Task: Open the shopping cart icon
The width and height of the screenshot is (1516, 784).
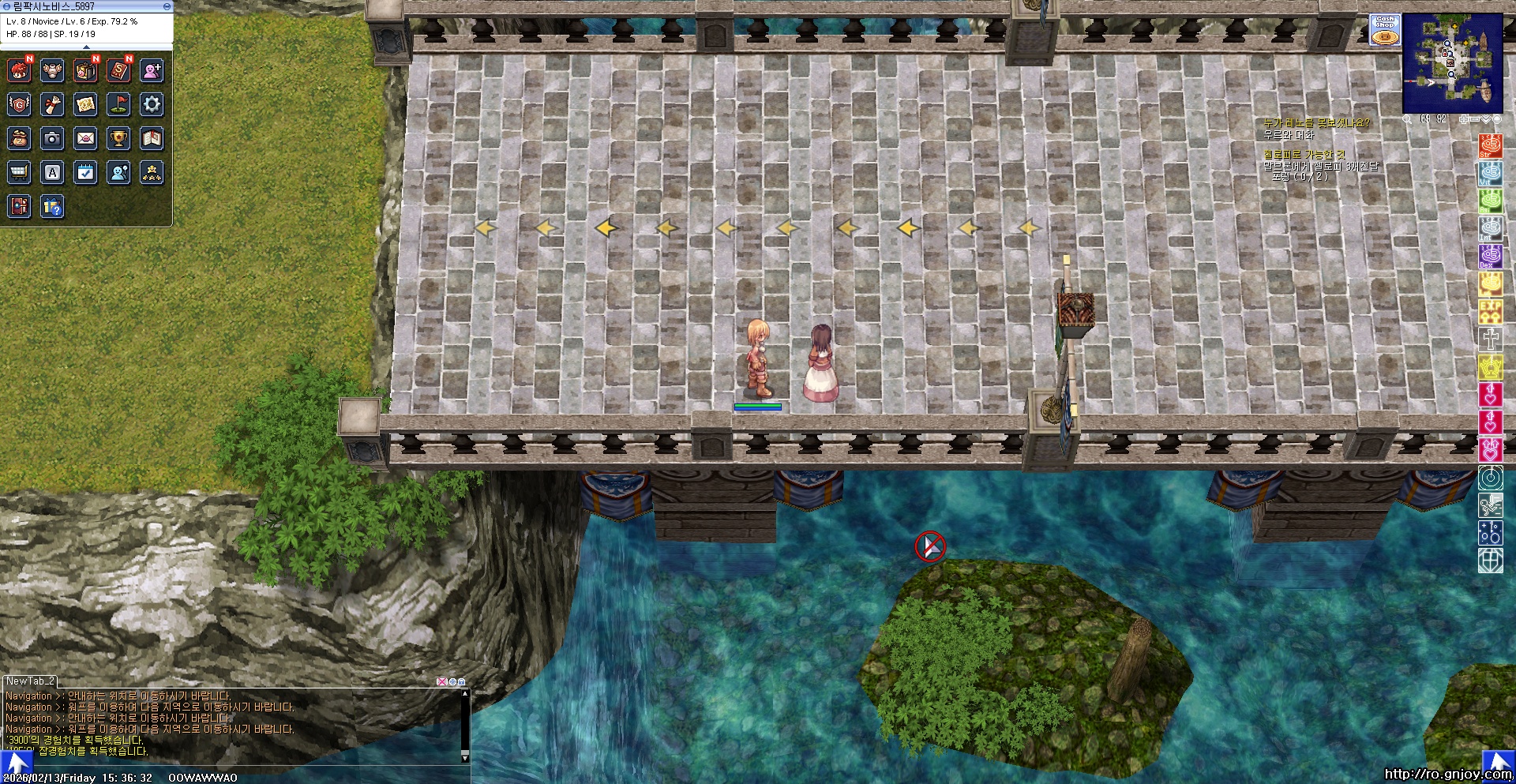Action: 19,172
